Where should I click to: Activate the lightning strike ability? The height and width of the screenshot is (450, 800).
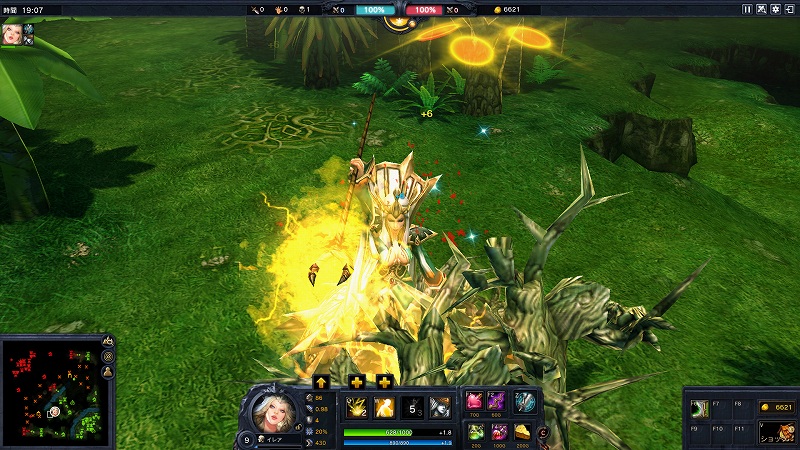pos(355,407)
